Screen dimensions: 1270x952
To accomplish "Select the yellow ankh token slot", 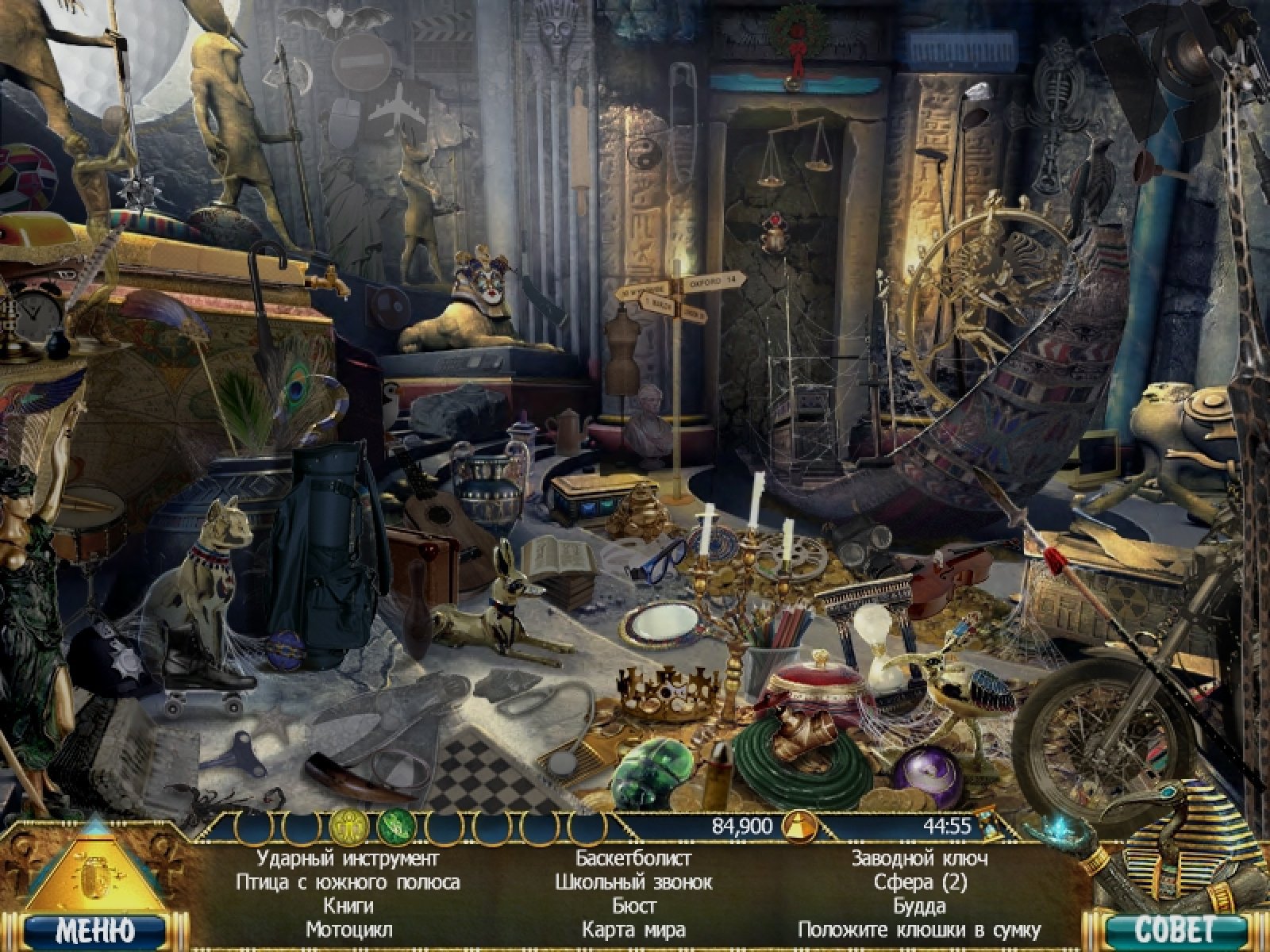I will (x=345, y=827).
